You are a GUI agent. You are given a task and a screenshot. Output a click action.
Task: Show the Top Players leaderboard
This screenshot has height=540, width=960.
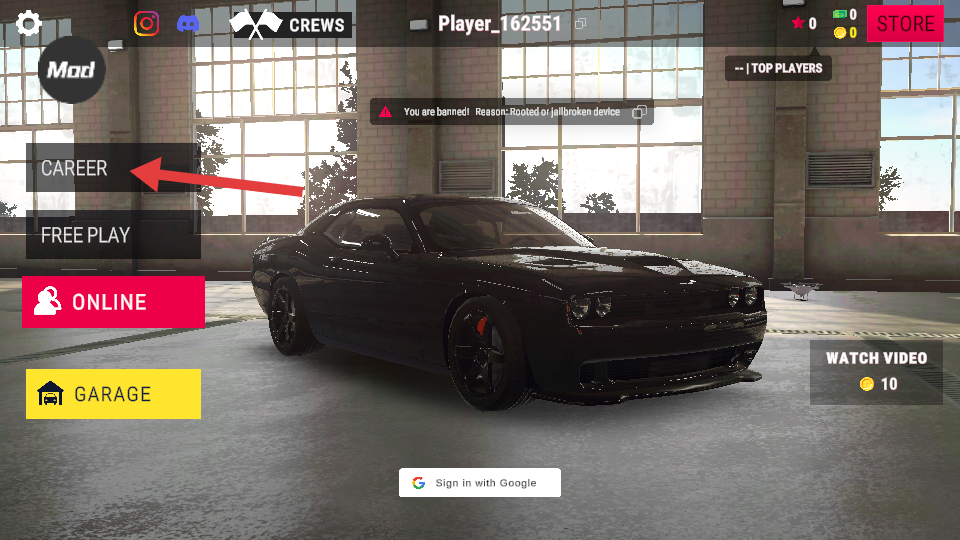pos(778,68)
